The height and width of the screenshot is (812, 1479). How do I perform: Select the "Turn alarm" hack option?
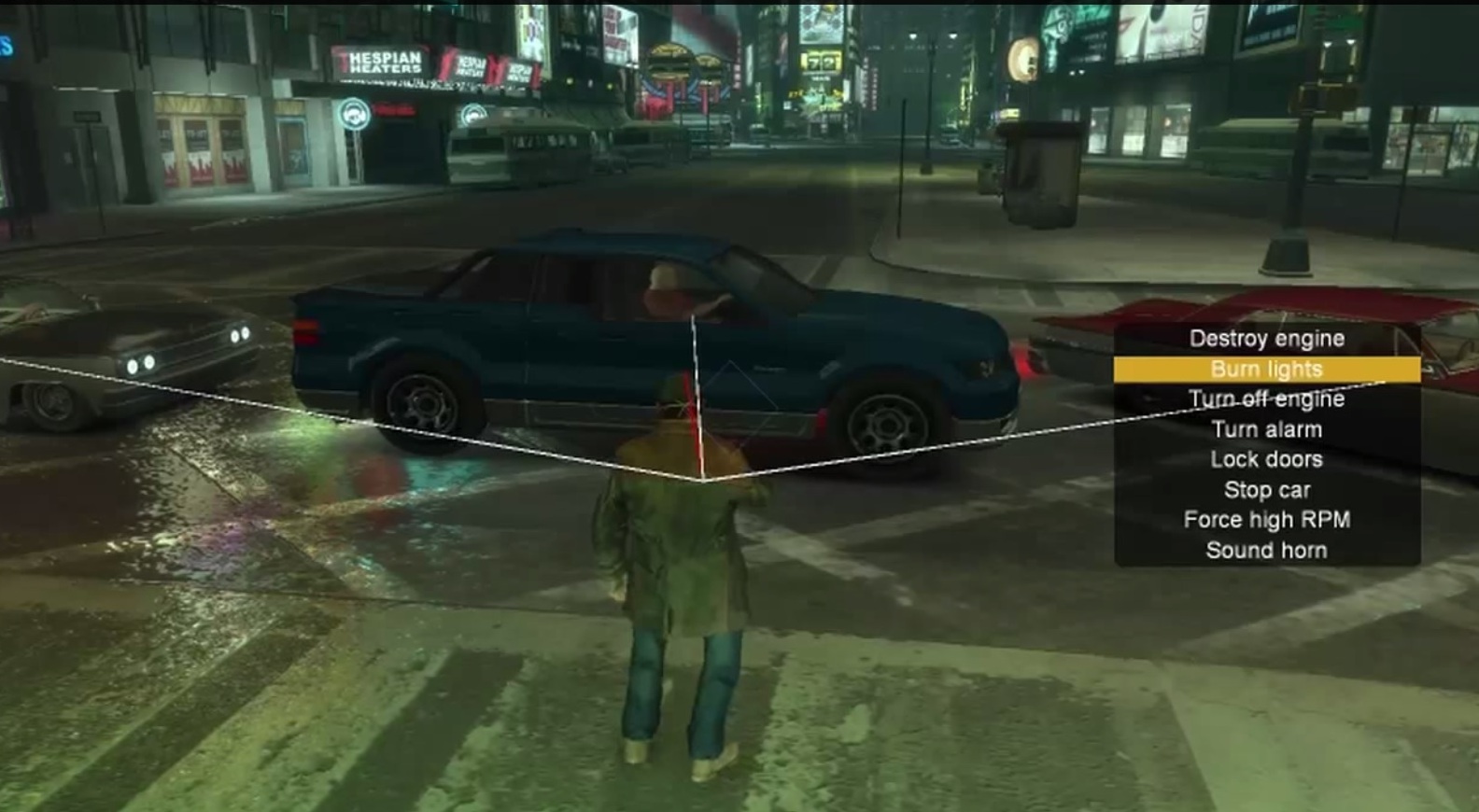click(1267, 428)
